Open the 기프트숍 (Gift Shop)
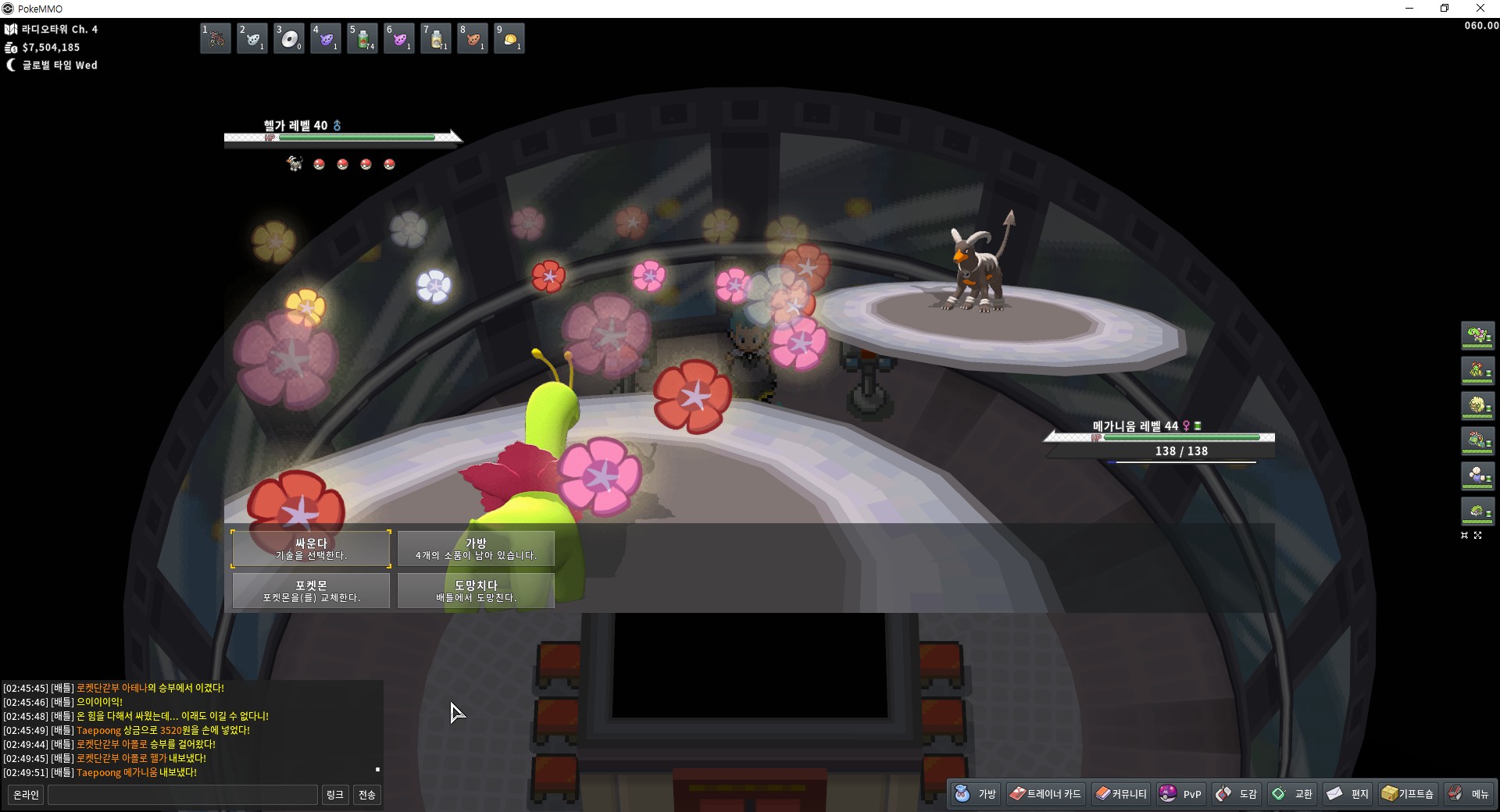 (1408, 794)
